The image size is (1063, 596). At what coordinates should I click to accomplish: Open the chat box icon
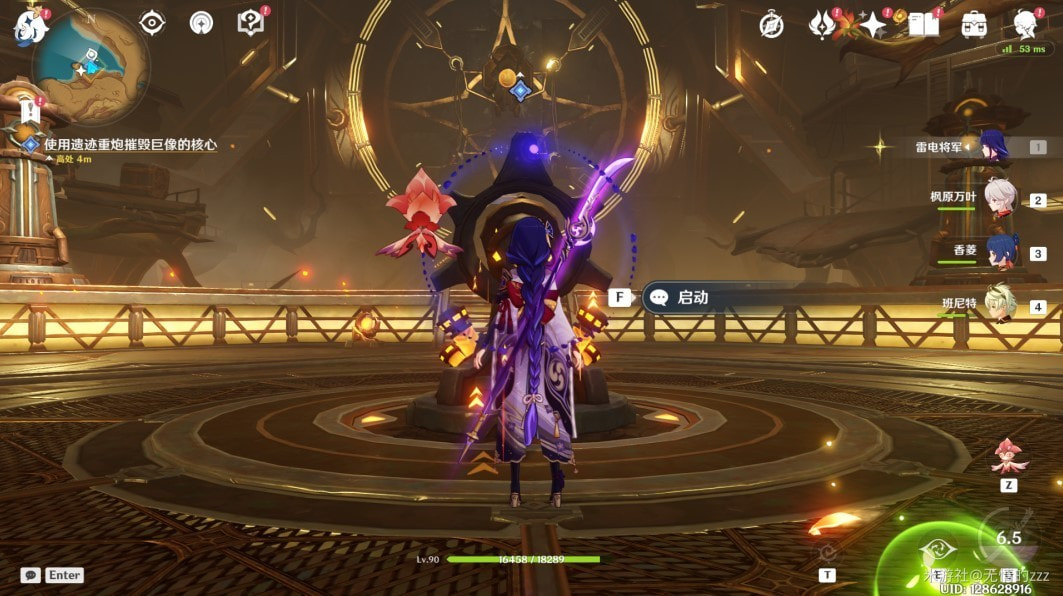(x=31, y=575)
